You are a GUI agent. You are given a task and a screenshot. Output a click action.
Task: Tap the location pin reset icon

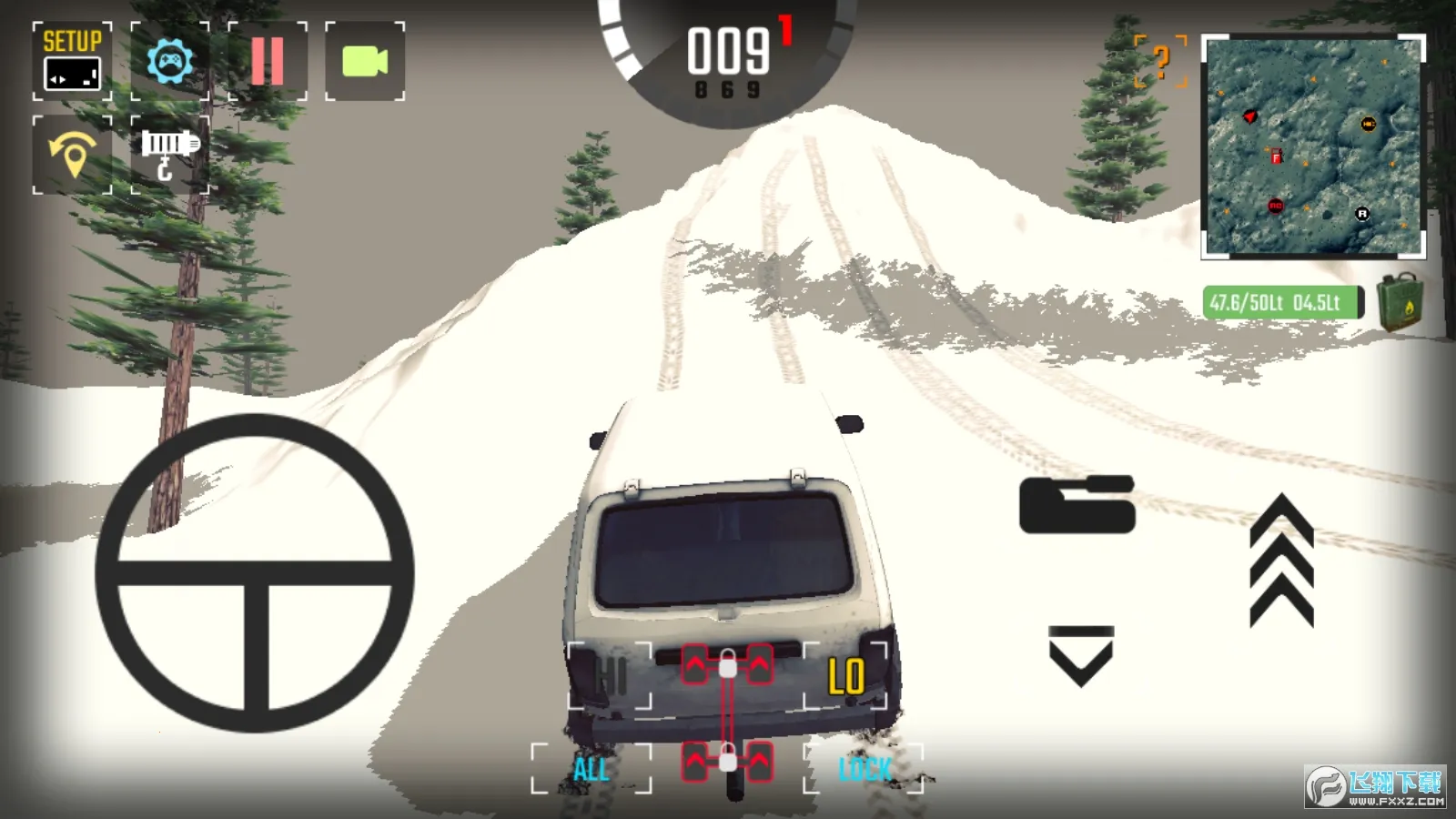pos(73,155)
